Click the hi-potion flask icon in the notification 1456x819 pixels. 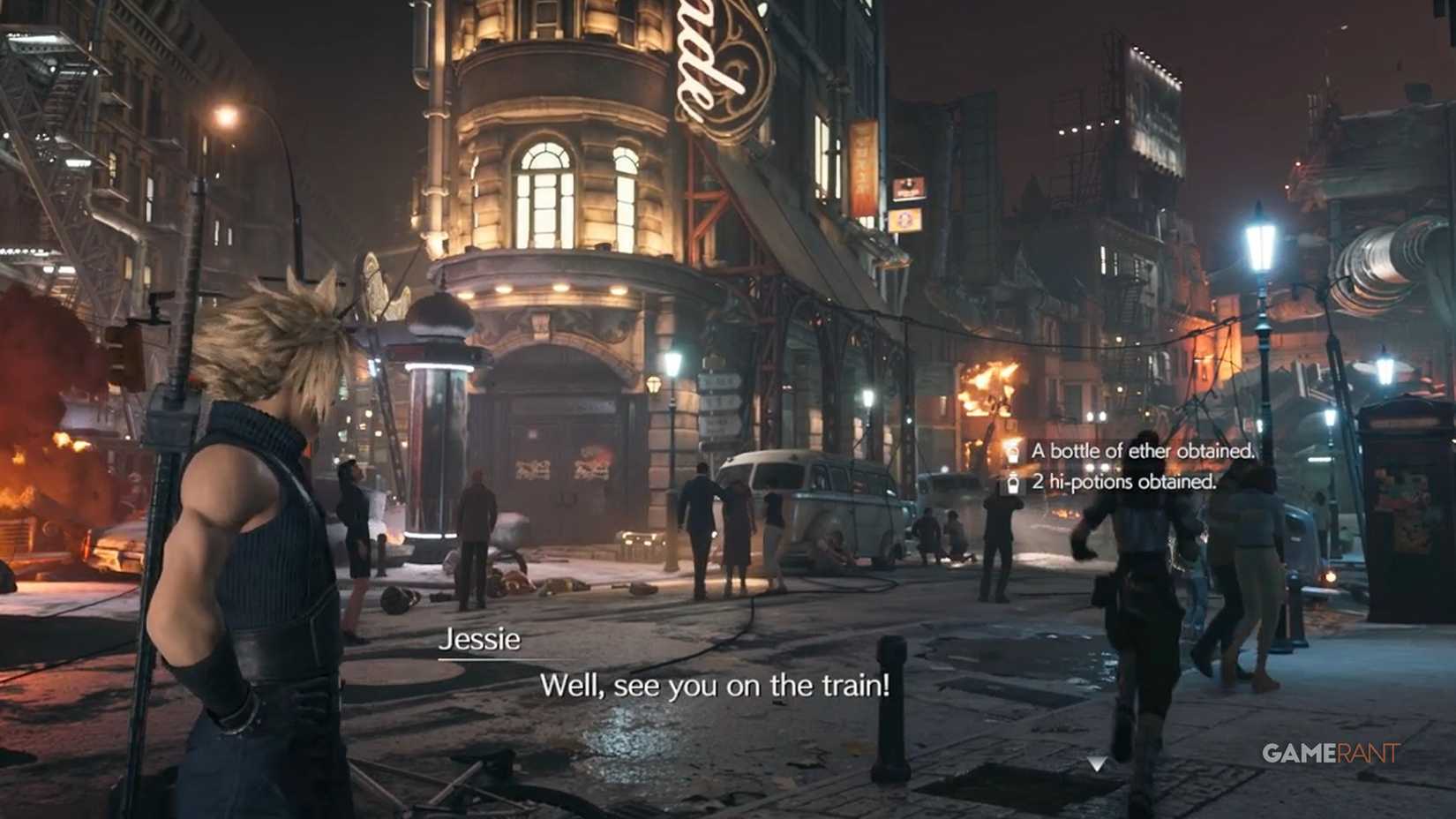1014,484
